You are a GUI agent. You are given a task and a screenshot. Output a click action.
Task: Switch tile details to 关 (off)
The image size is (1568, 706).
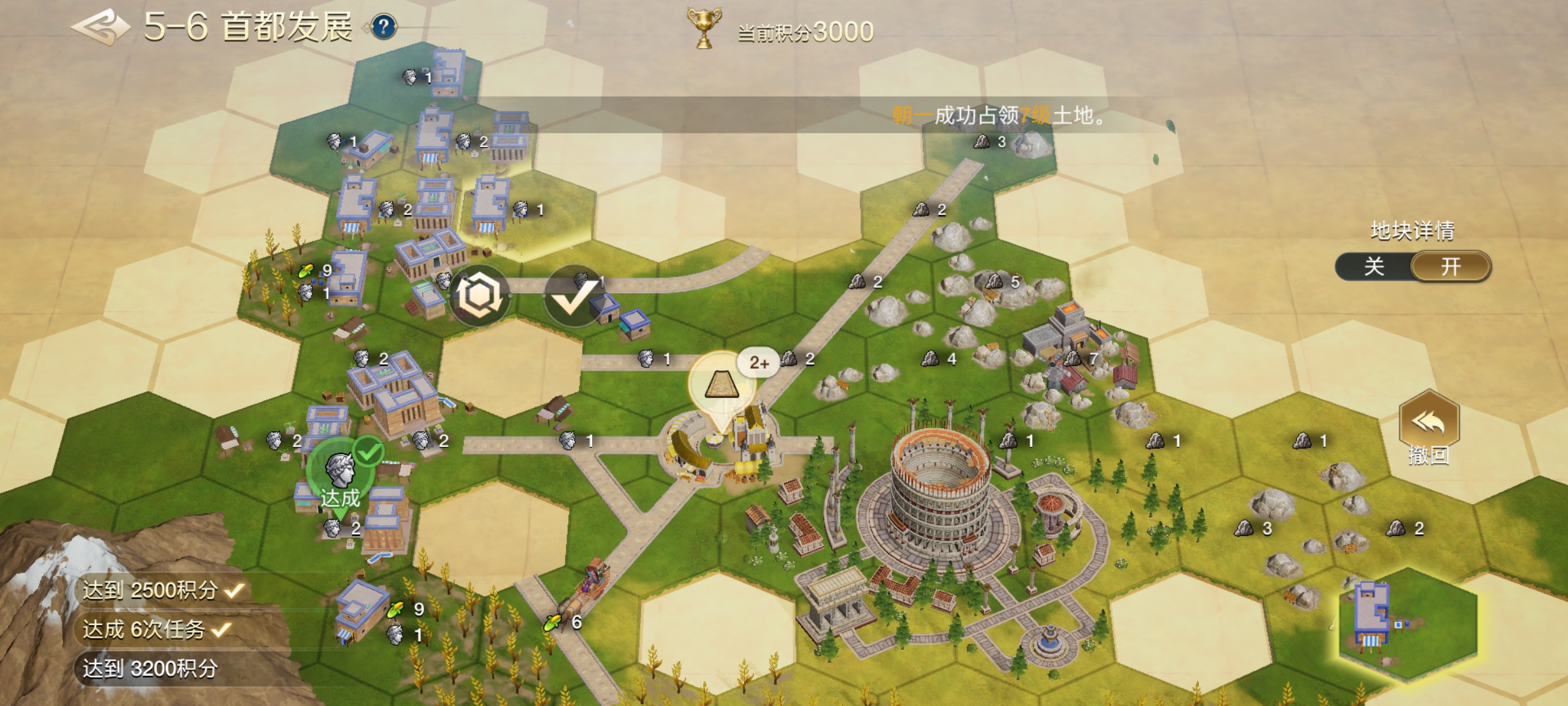1374,267
